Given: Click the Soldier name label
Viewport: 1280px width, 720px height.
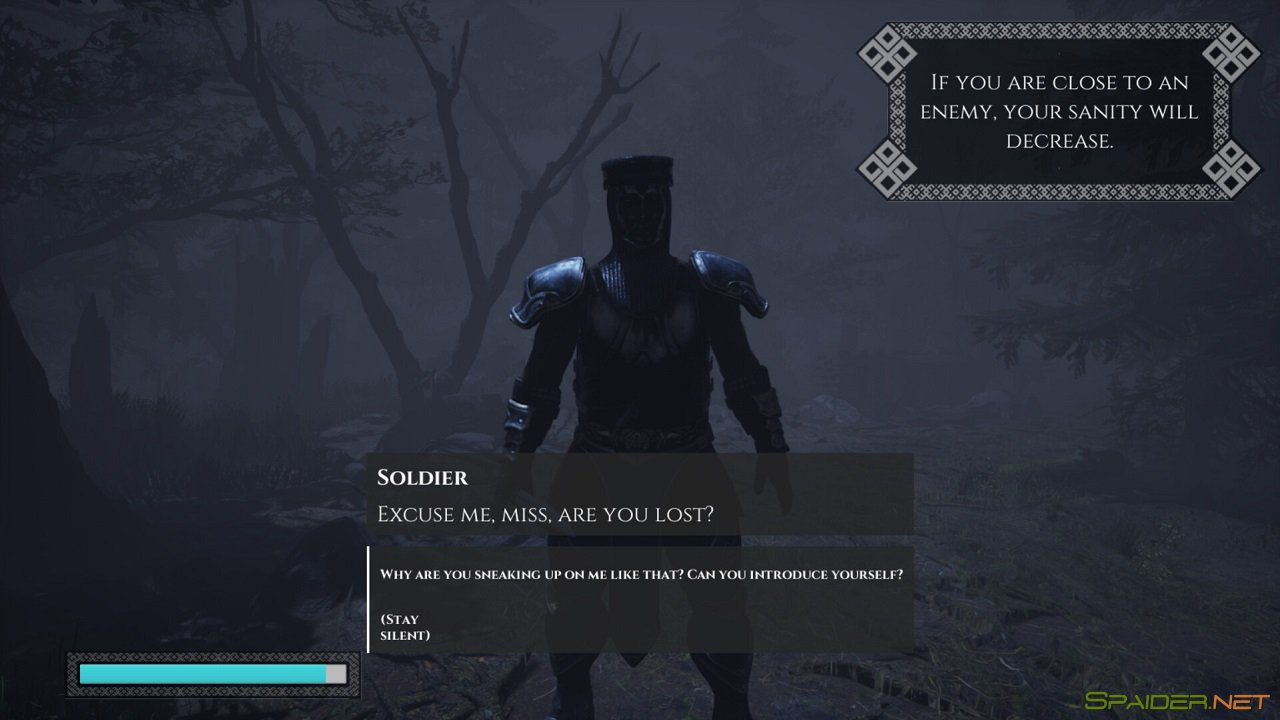Looking at the screenshot, I should pos(422,478).
